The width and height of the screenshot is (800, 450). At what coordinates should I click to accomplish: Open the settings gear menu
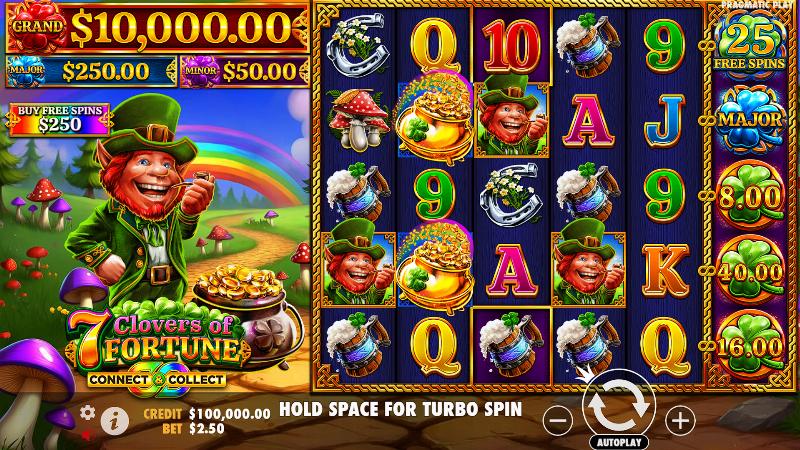[x=88, y=412]
